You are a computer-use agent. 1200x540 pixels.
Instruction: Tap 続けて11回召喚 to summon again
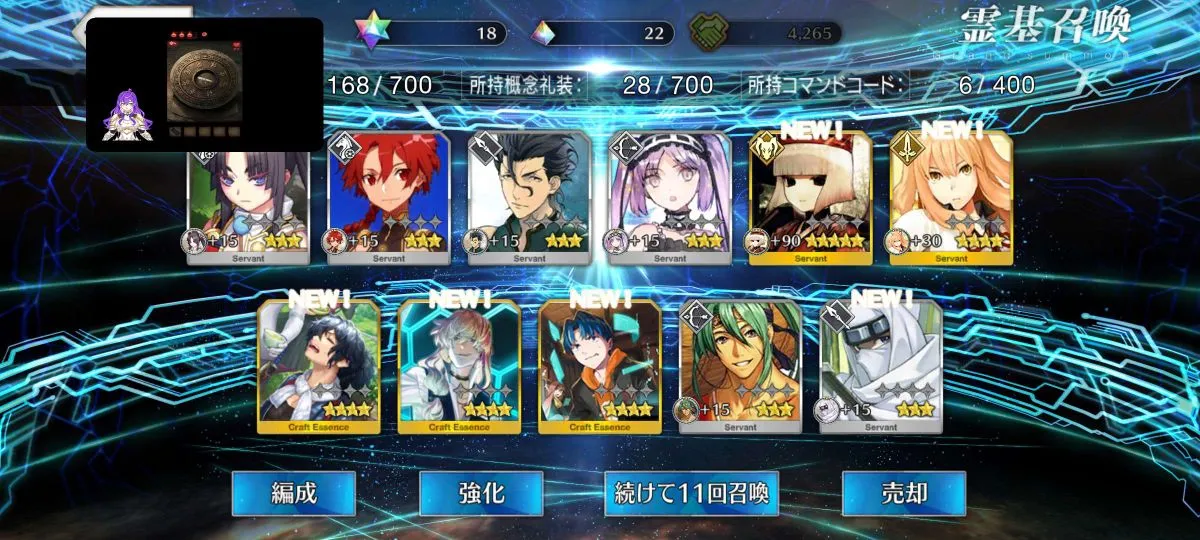691,493
